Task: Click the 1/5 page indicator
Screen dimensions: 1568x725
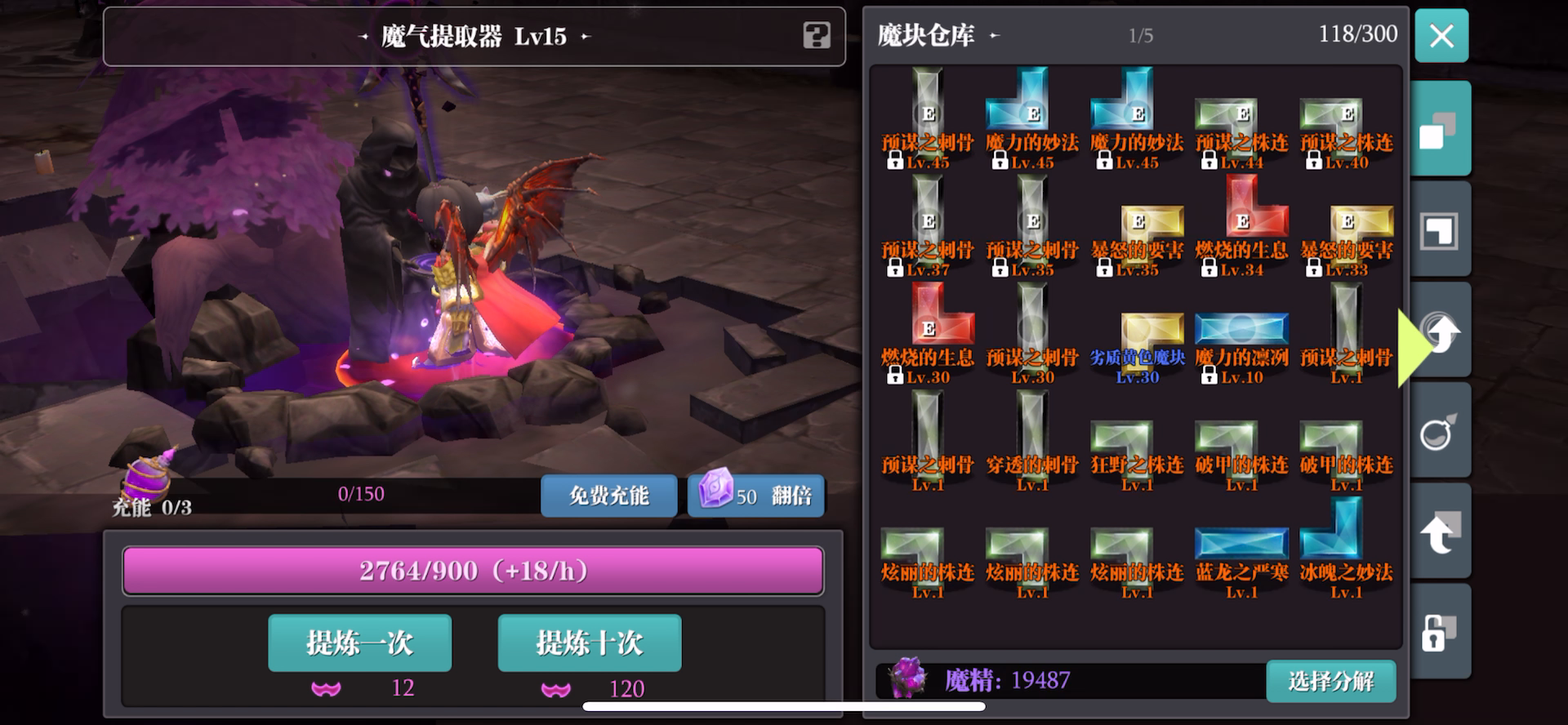Action: [1142, 35]
